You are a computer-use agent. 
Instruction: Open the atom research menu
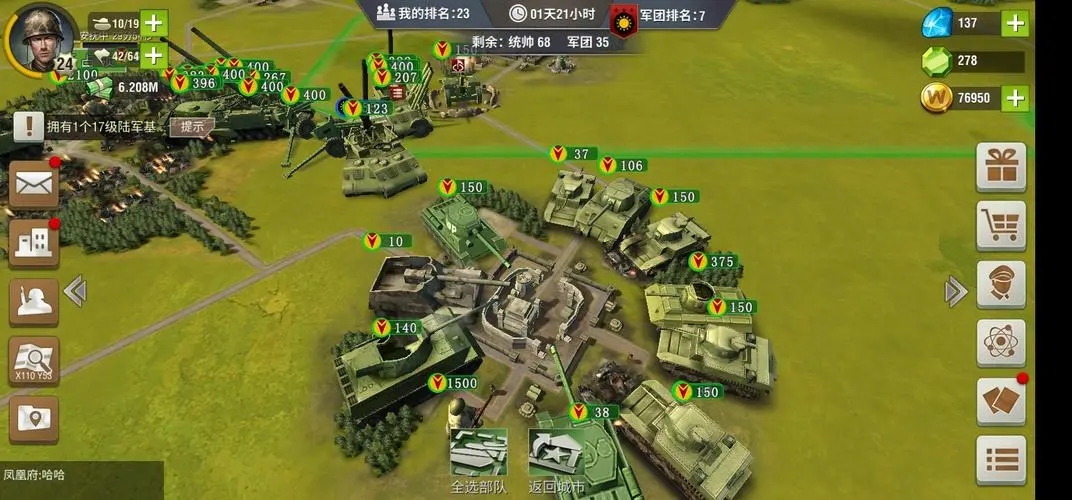[1001, 343]
